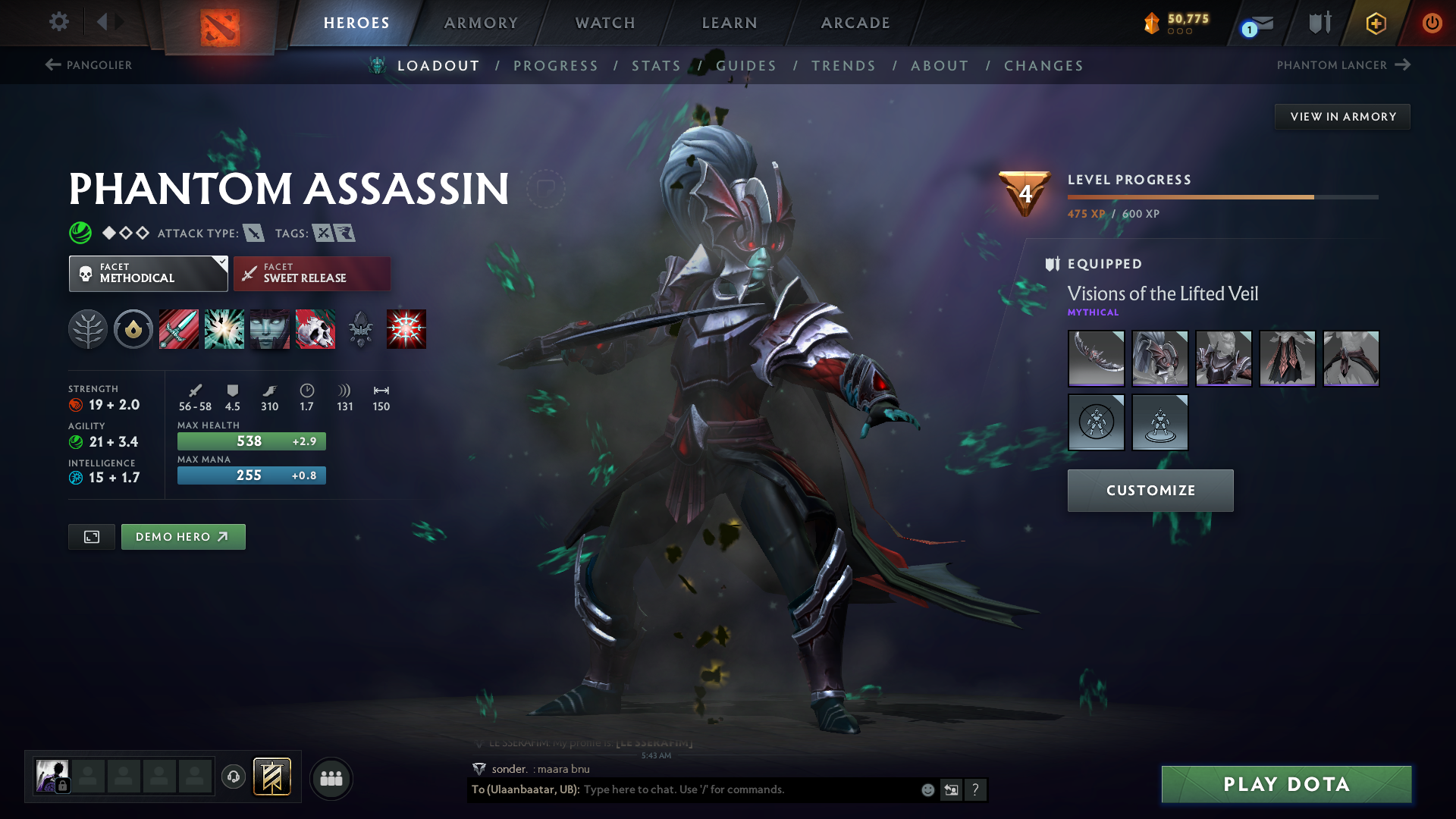Switch to the ARMORY tab
This screenshot has height=819, width=1456.
480,23
